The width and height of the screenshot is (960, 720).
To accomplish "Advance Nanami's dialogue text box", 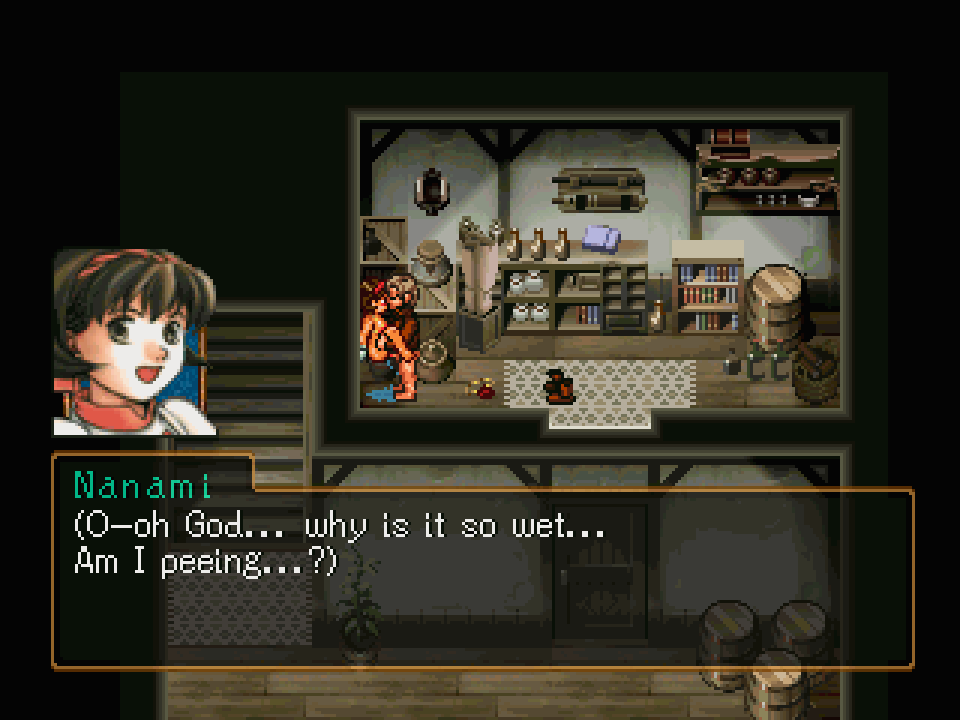I will (x=482, y=576).
